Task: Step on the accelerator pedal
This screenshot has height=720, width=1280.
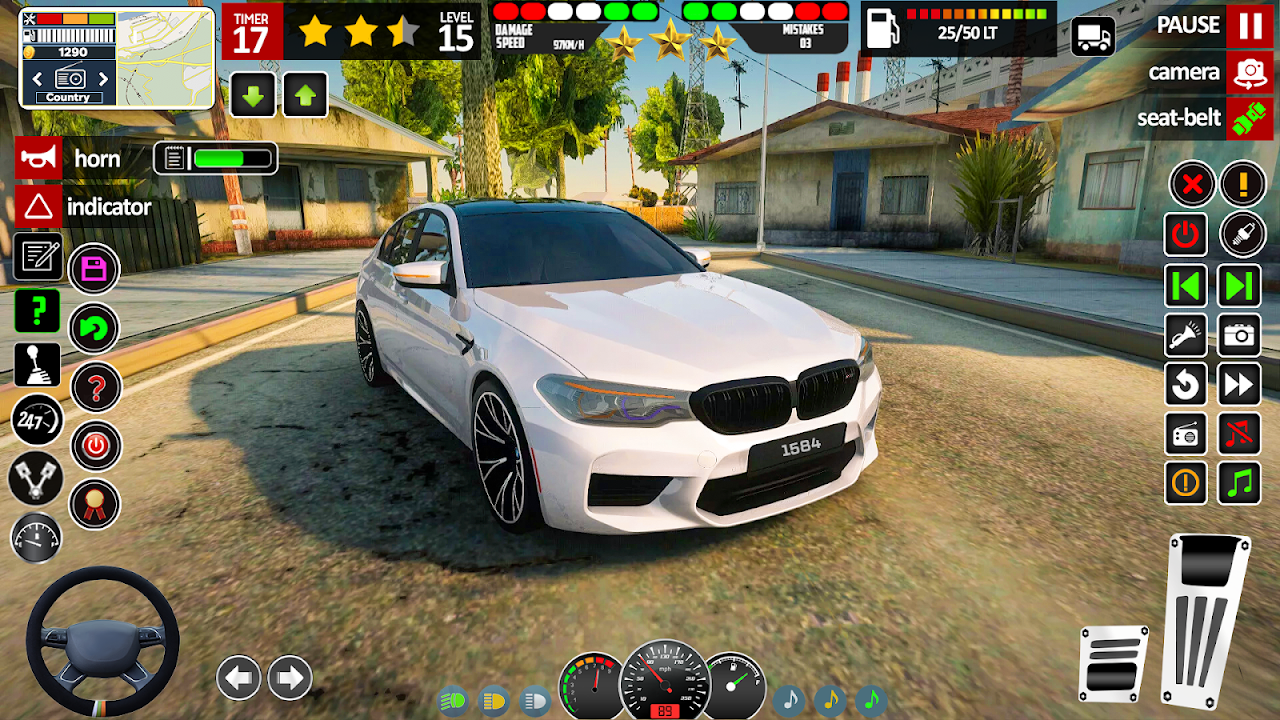Action: (x=1208, y=620)
